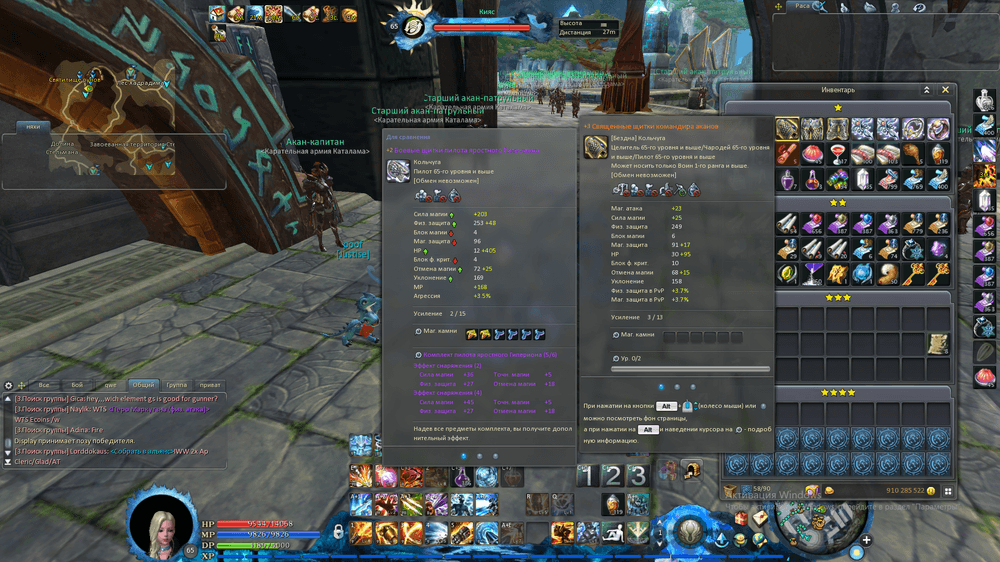This screenshot has width=1000, height=562.
Task: Open the inventory grid options button
Action: click(x=949, y=491)
